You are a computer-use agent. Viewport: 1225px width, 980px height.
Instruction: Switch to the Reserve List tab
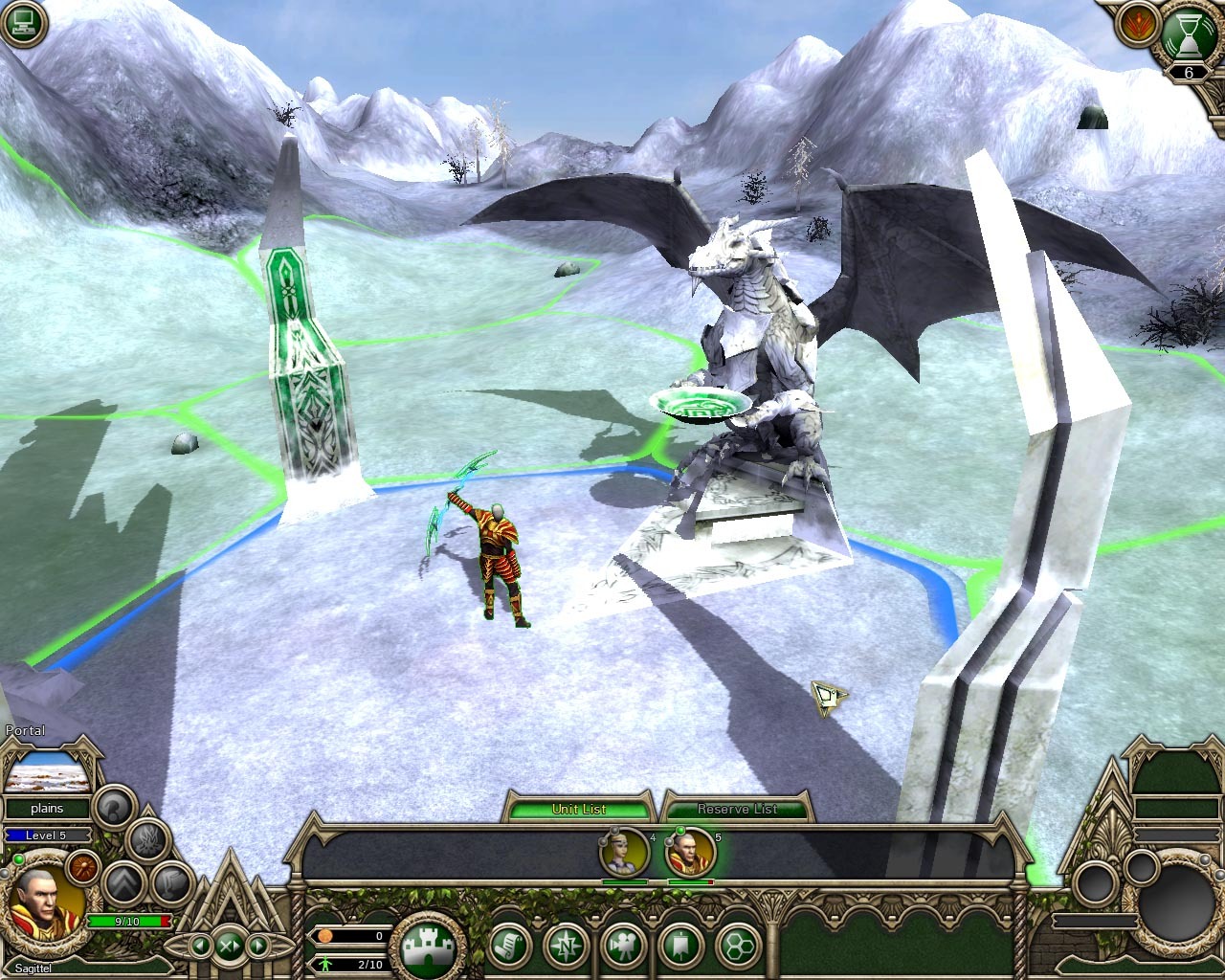coord(736,809)
